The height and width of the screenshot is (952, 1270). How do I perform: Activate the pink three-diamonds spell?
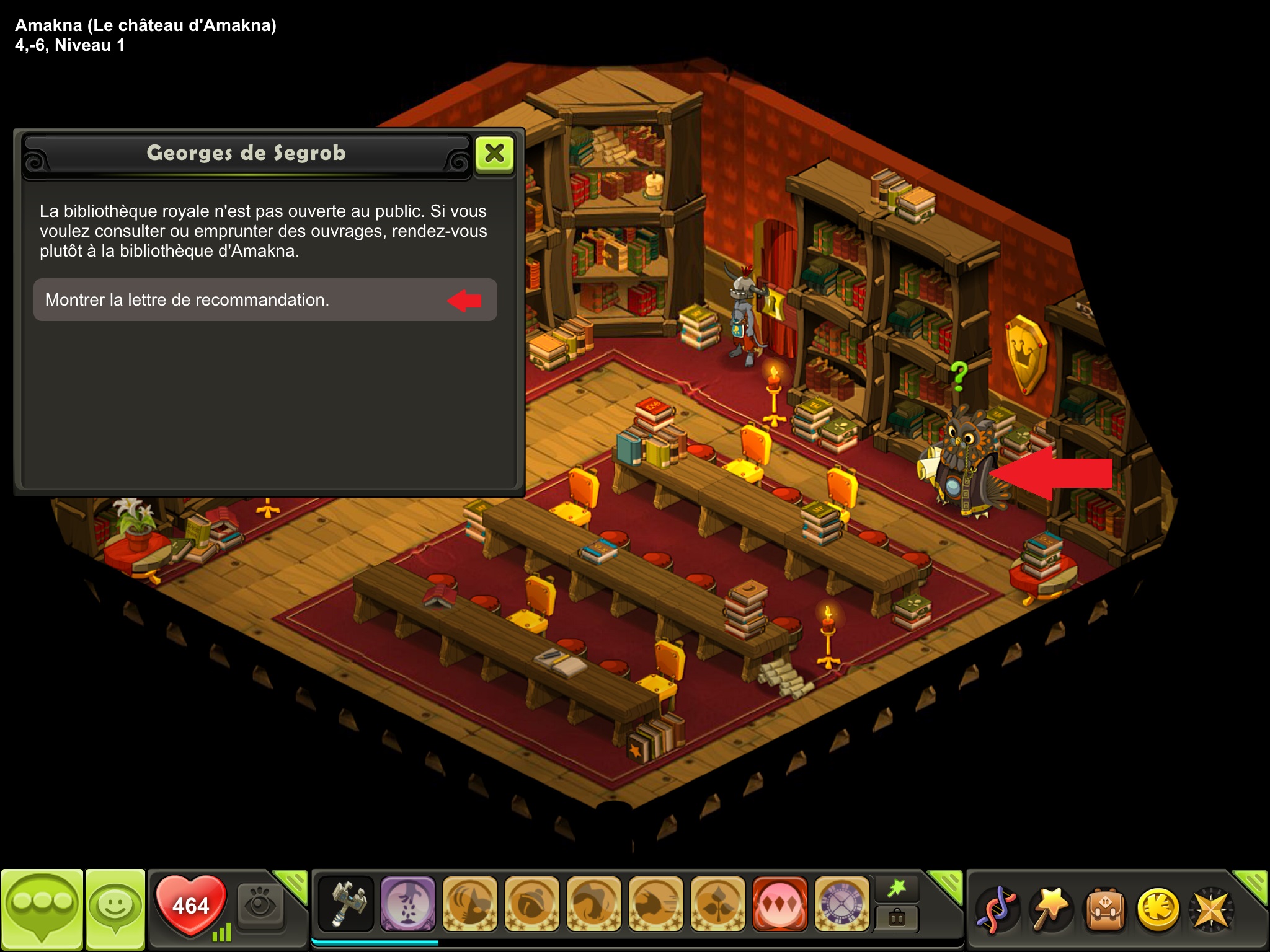tap(780, 904)
